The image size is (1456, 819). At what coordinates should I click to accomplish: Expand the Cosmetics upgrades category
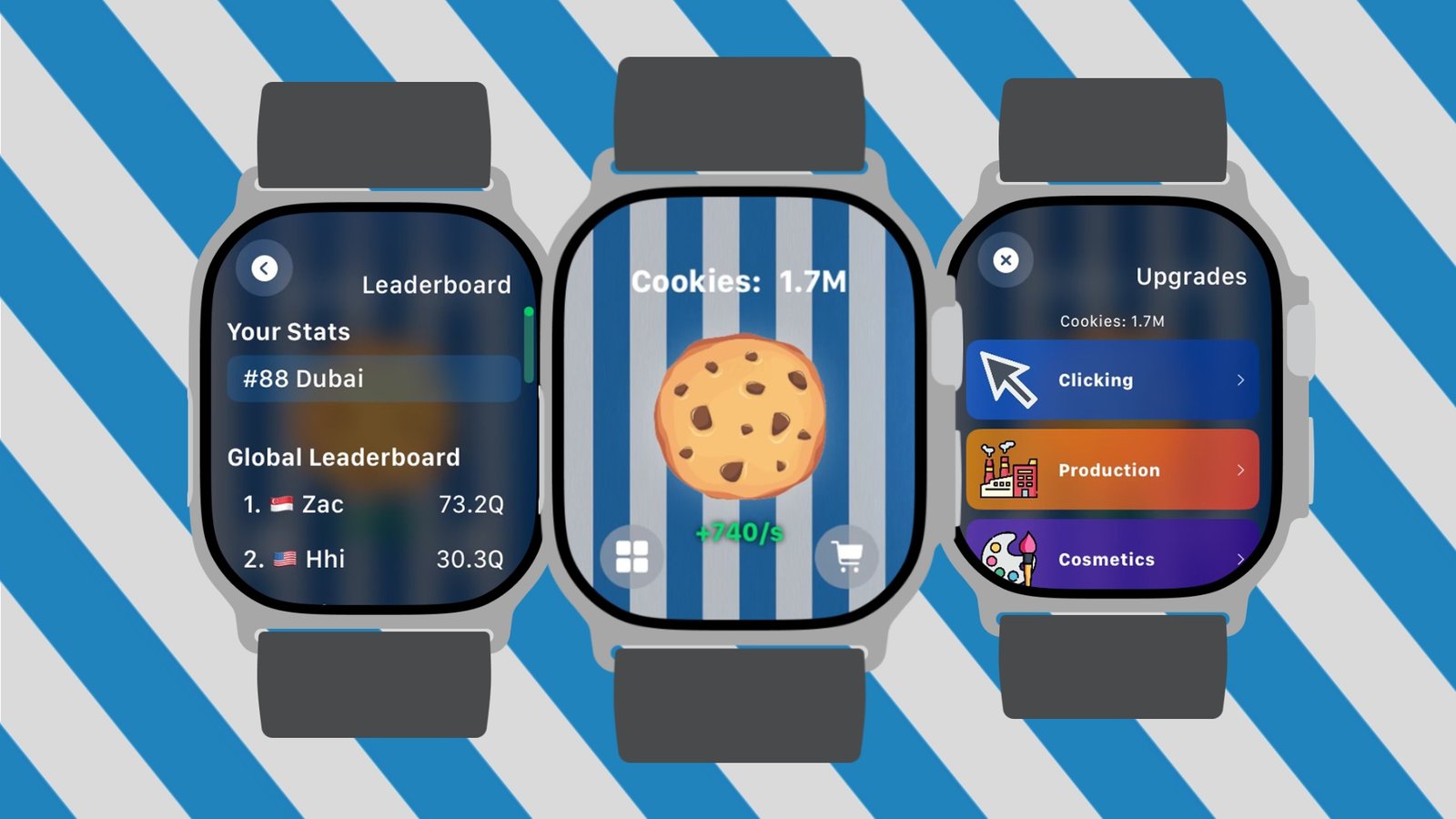(1112, 559)
